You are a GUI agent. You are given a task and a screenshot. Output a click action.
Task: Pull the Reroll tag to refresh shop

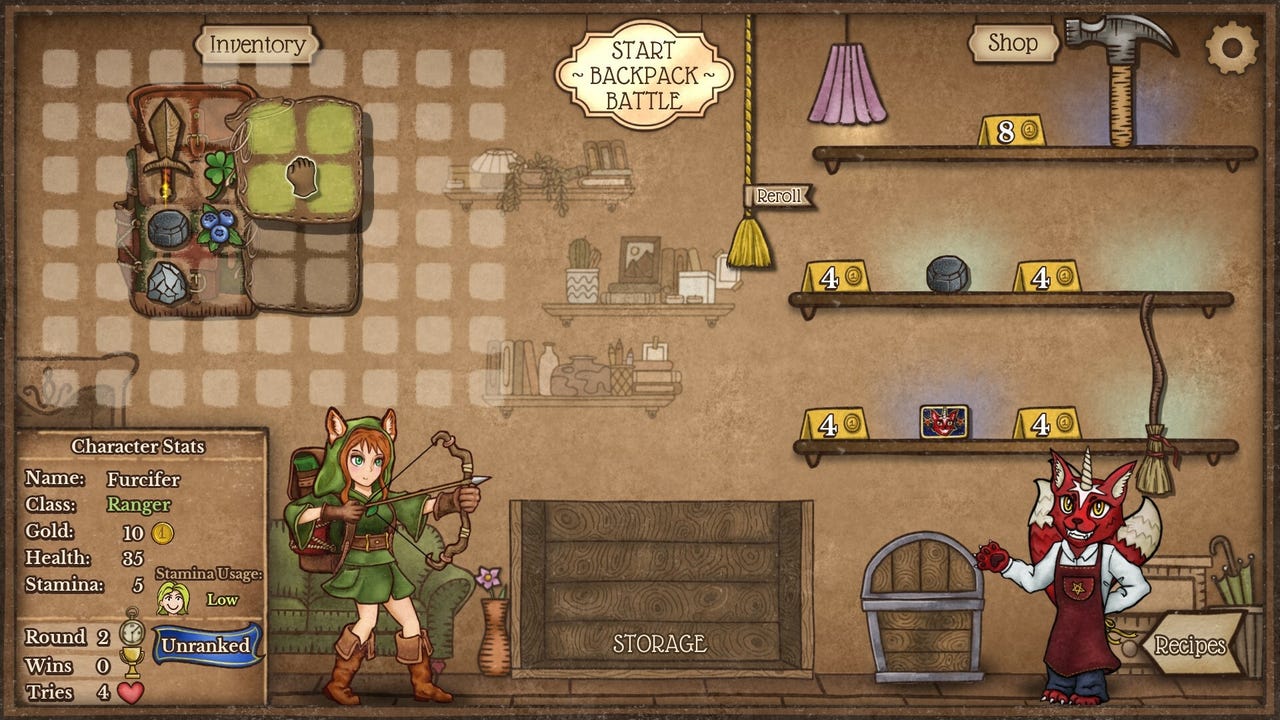click(778, 196)
